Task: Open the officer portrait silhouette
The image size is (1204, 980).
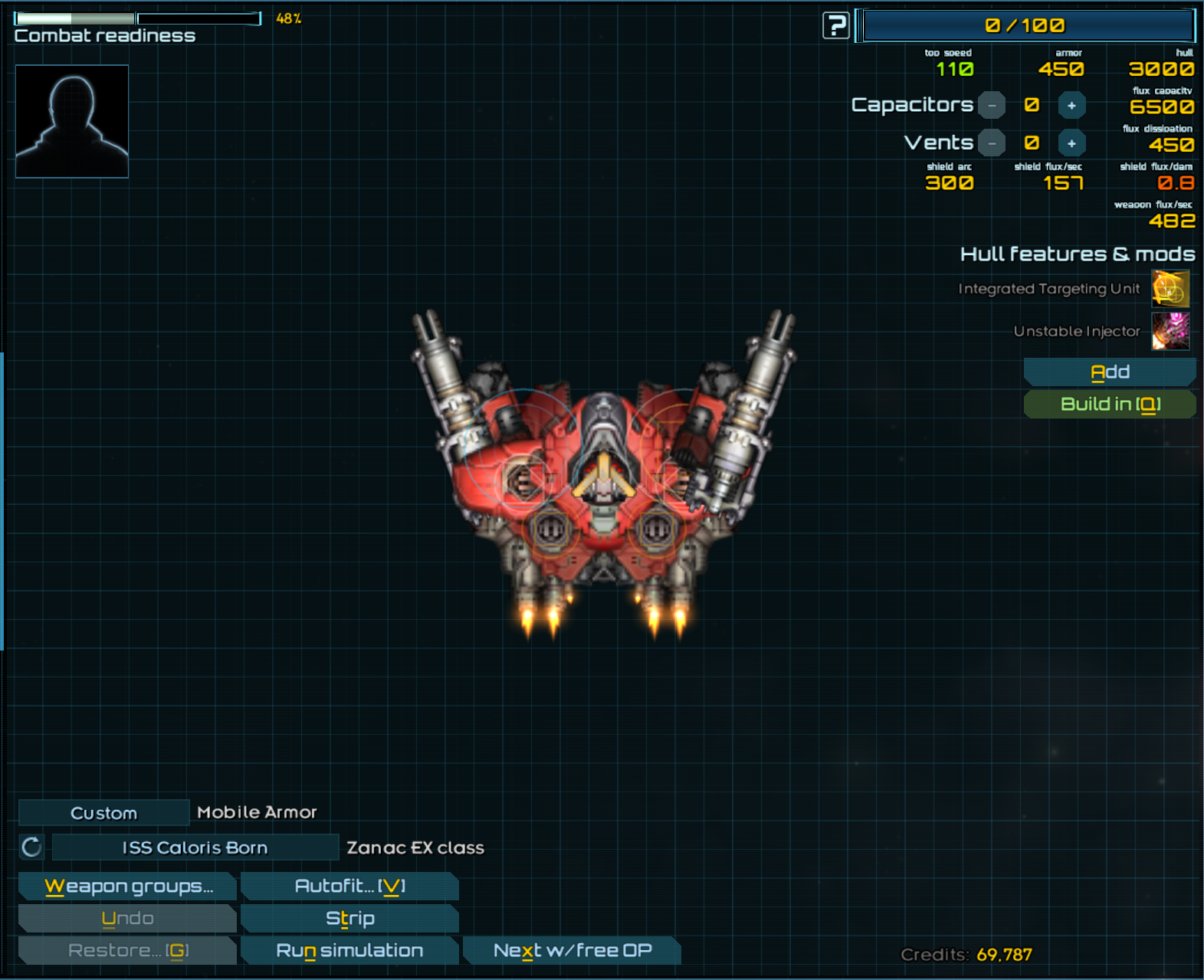Action: (72, 121)
